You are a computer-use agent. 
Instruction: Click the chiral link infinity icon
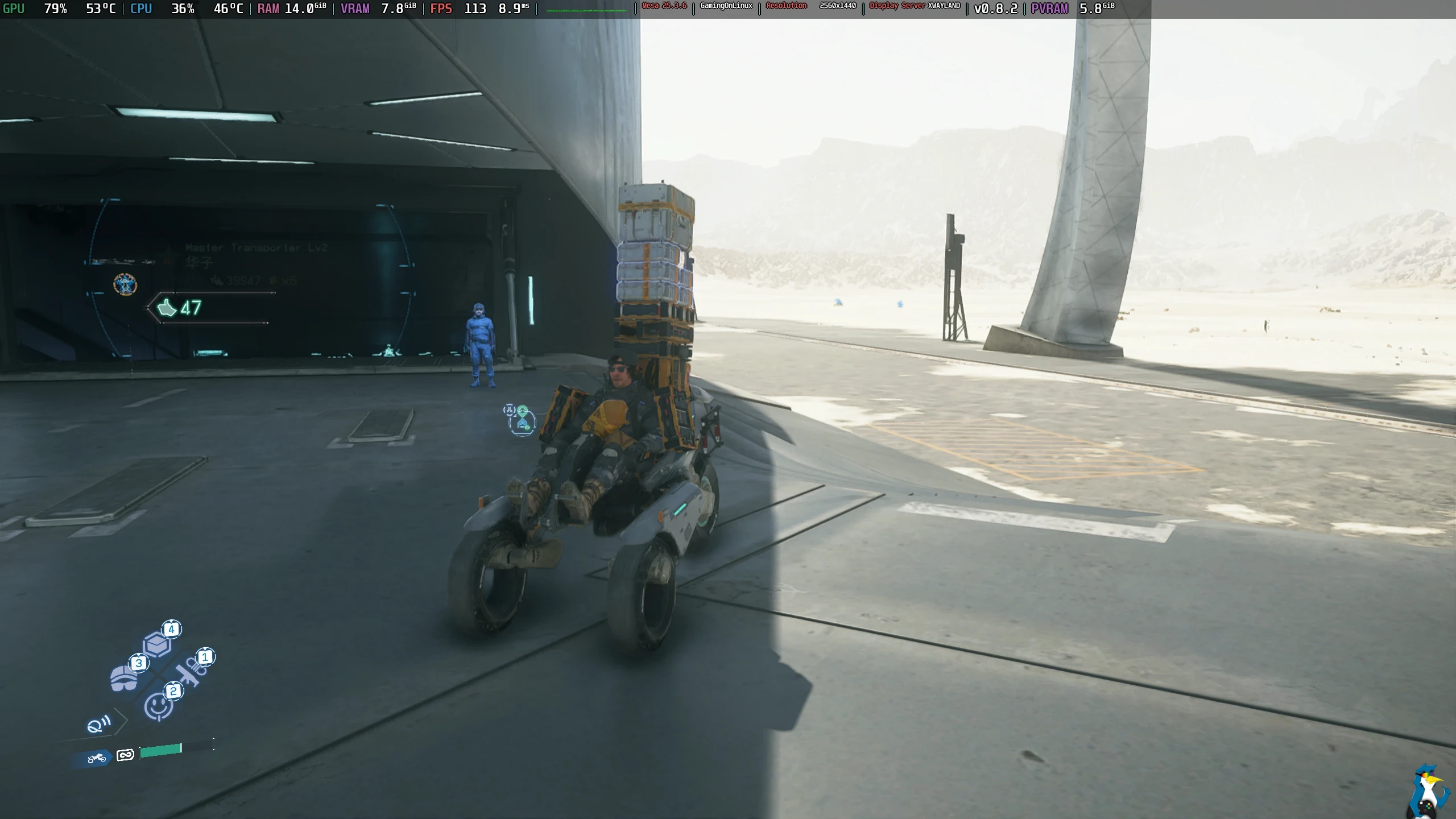pos(125,755)
